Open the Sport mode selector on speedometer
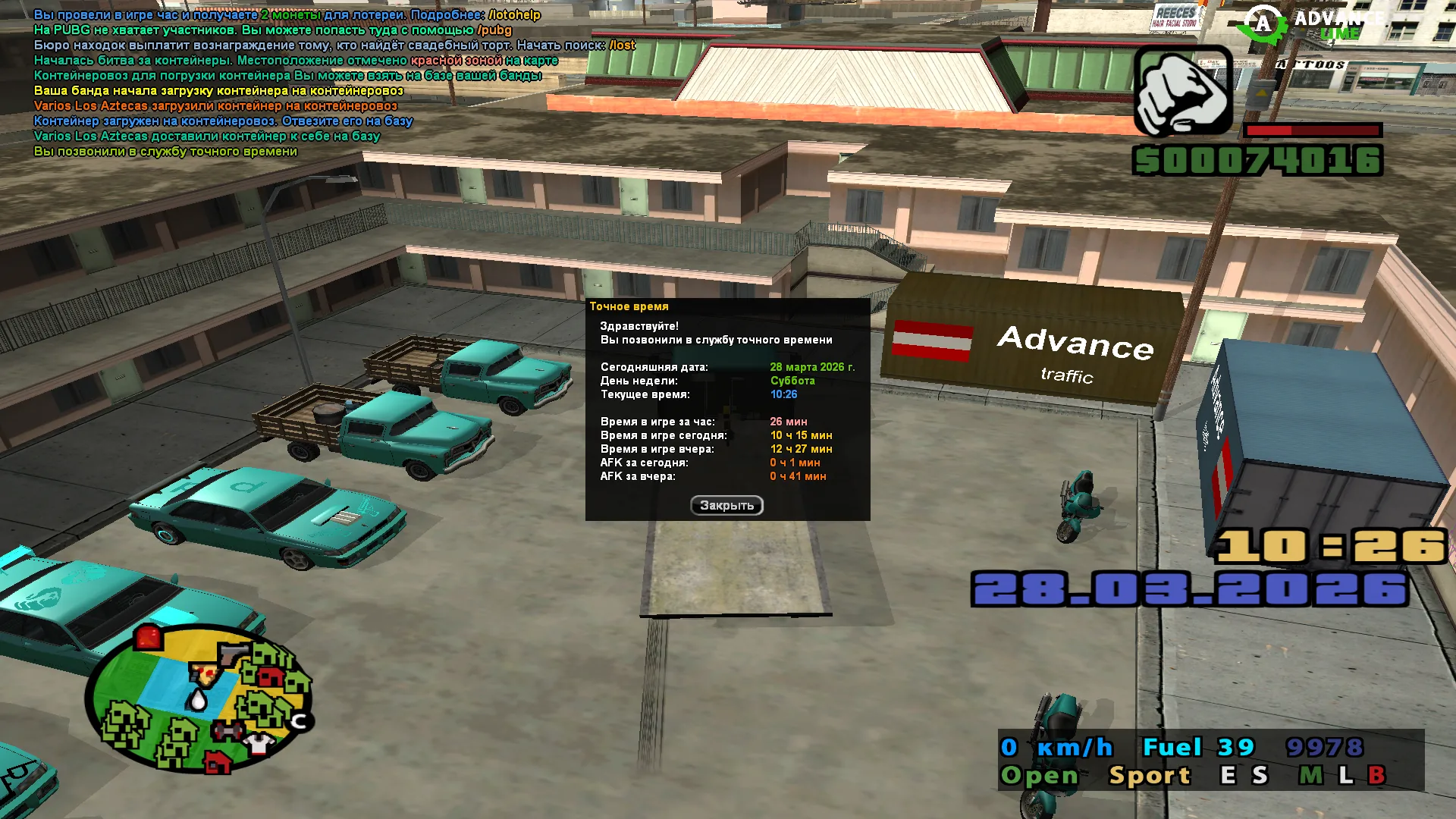The image size is (1456, 819). pyautogui.click(x=1147, y=775)
